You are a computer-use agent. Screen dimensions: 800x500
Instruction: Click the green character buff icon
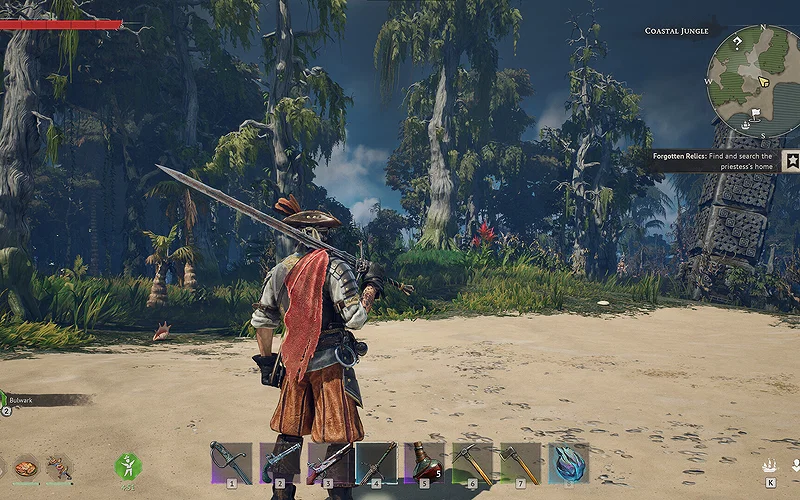[128, 465]
